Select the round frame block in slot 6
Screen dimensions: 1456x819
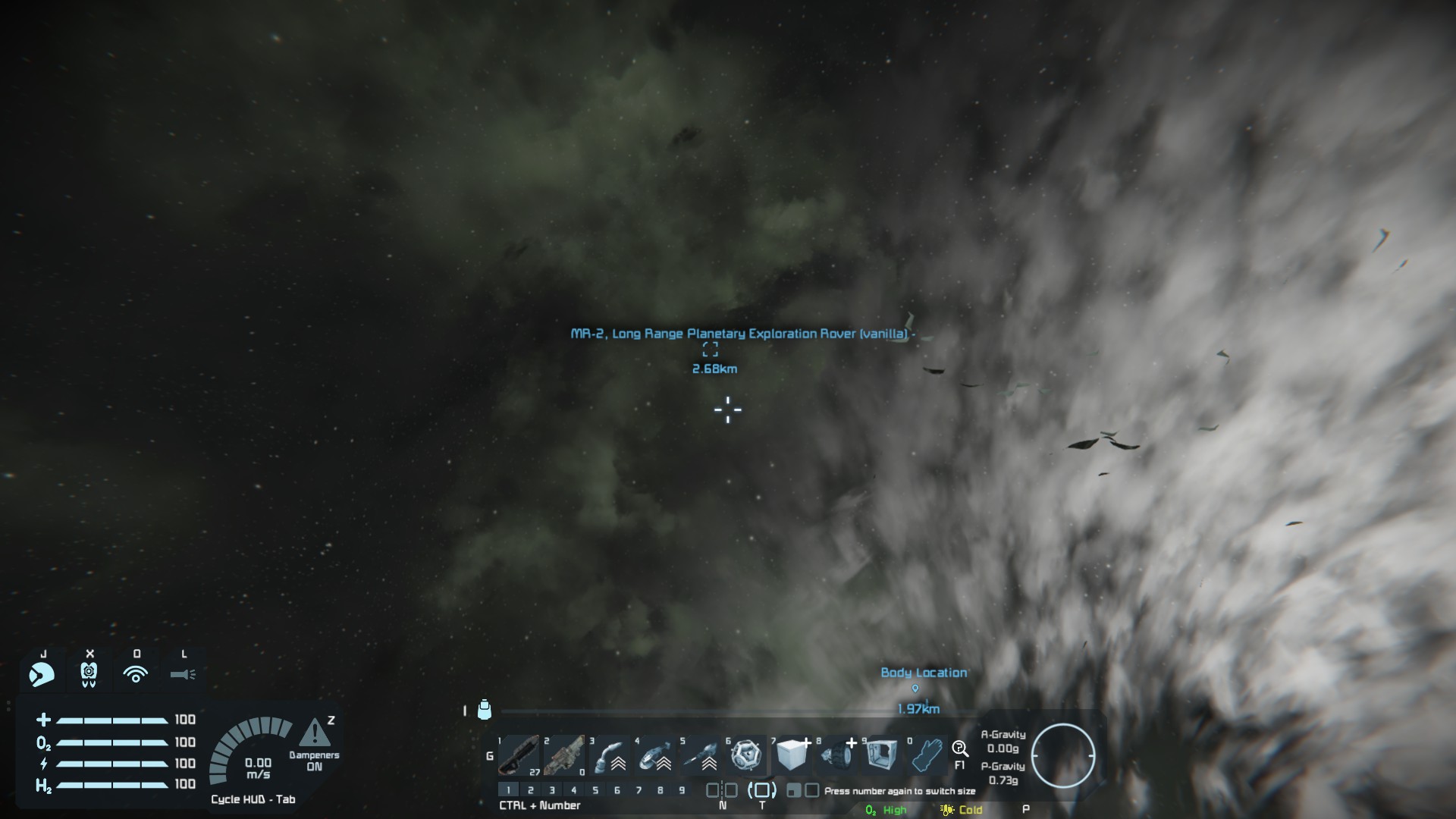(746, 755)
